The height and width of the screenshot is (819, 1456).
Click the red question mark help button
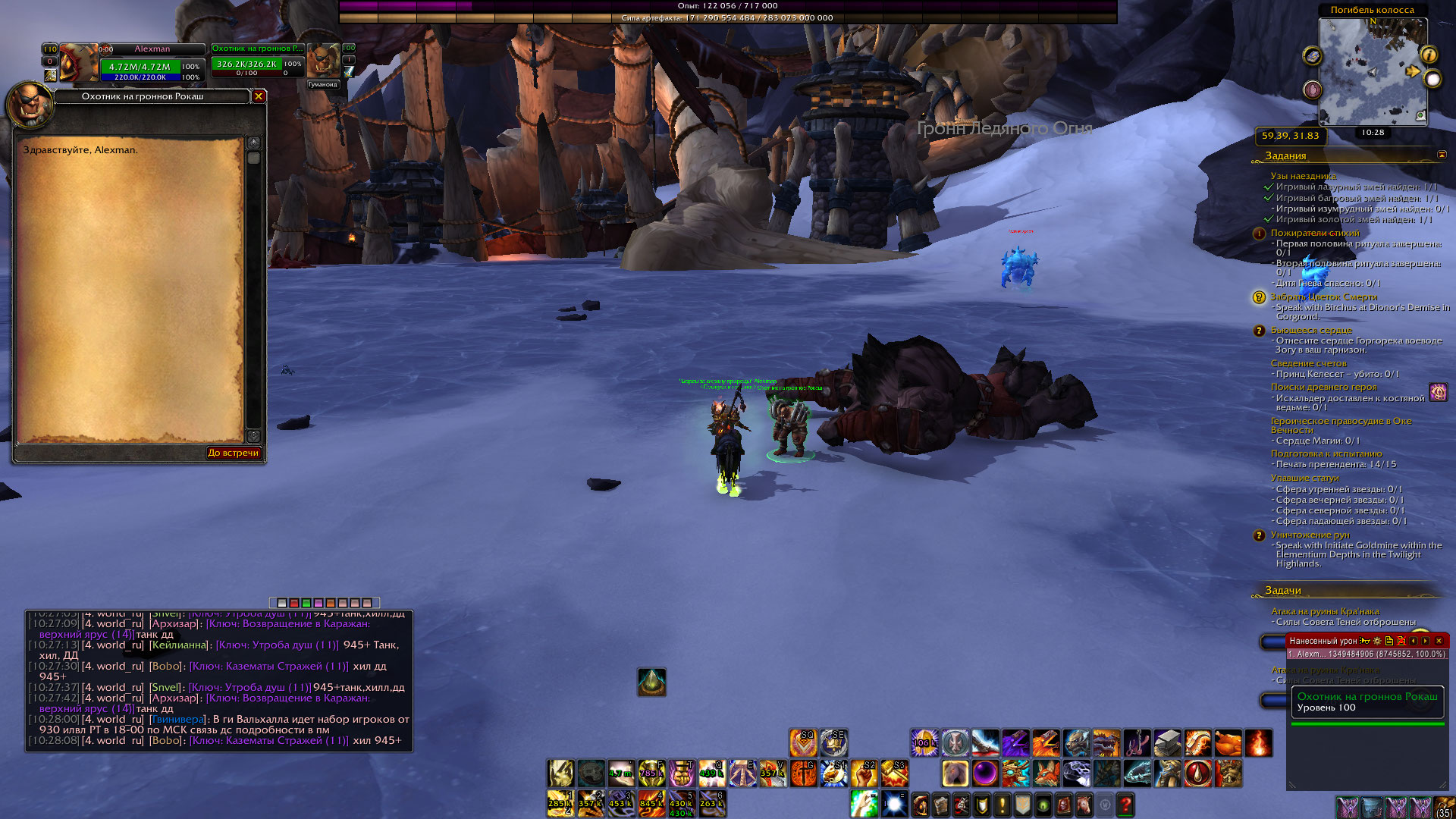point(1125,804)
